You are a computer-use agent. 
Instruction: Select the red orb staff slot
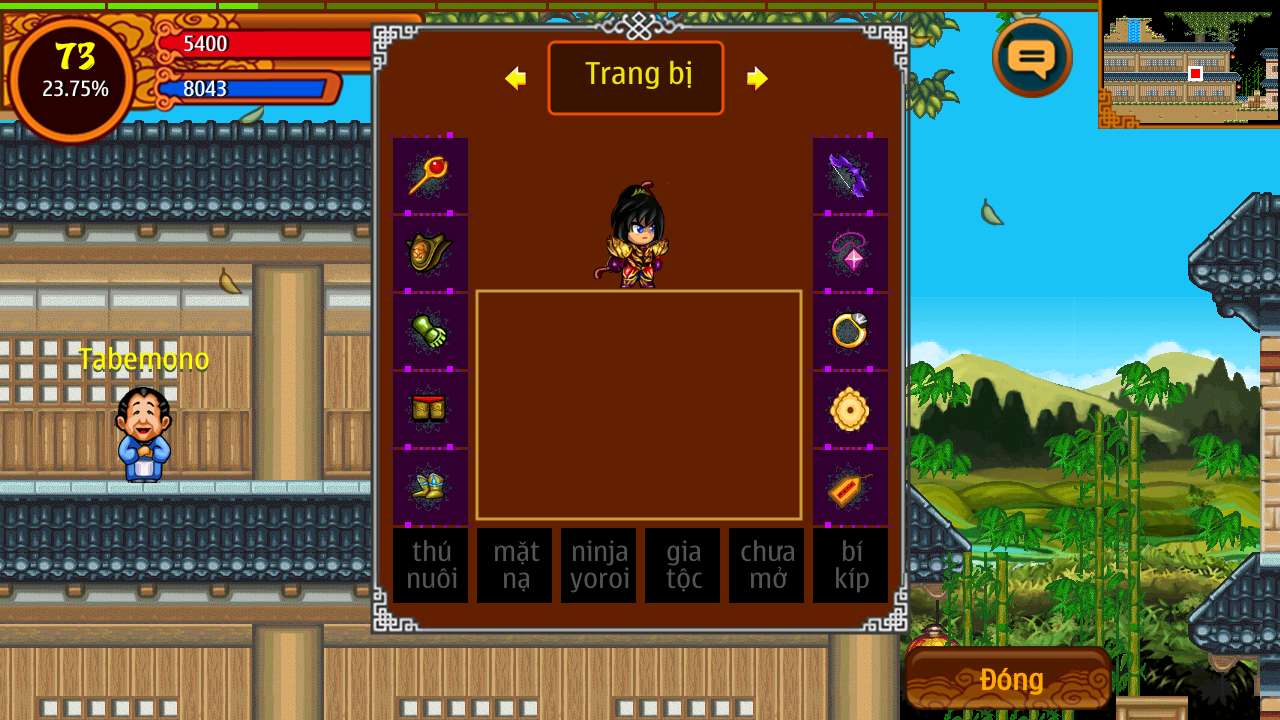(x=430, y=175)
